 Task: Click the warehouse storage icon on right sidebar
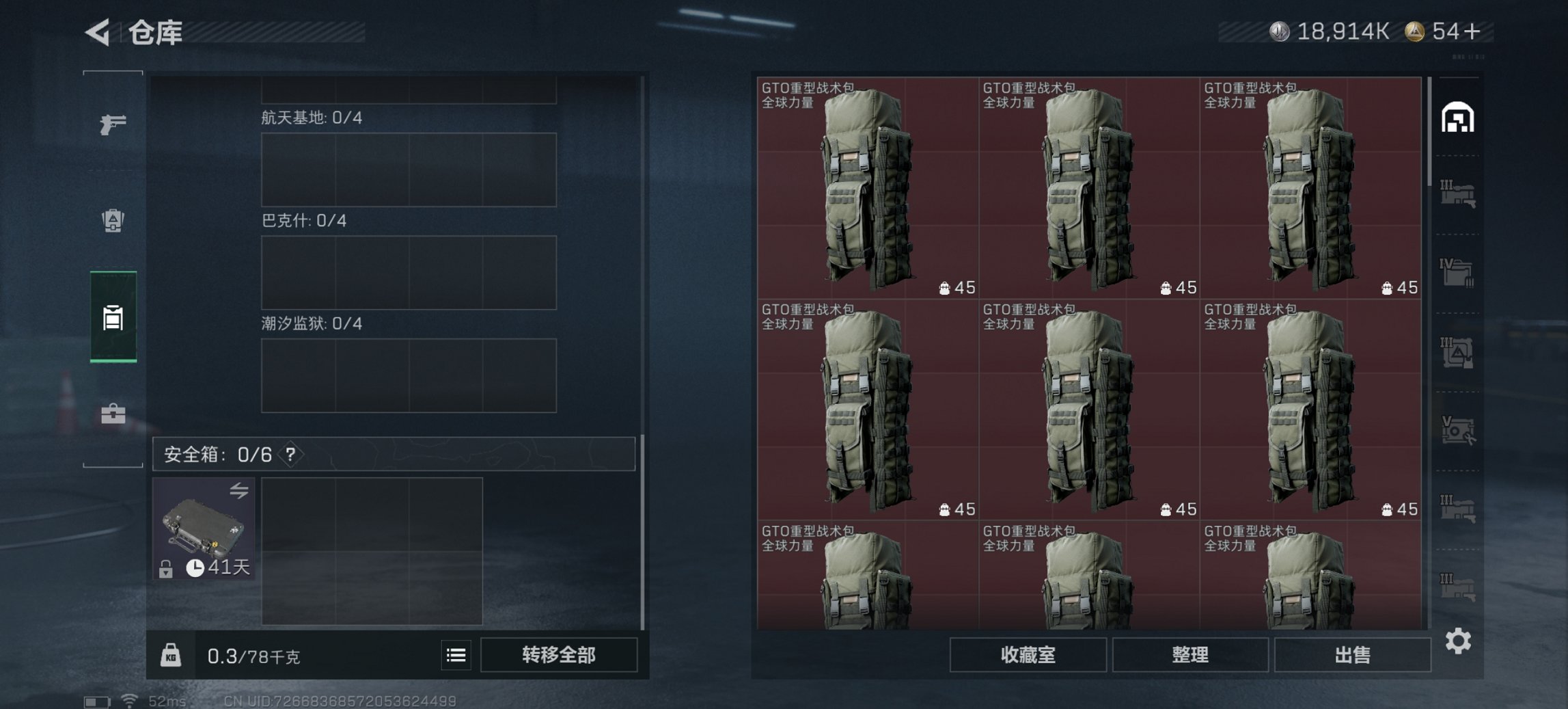coord(1459,117)
